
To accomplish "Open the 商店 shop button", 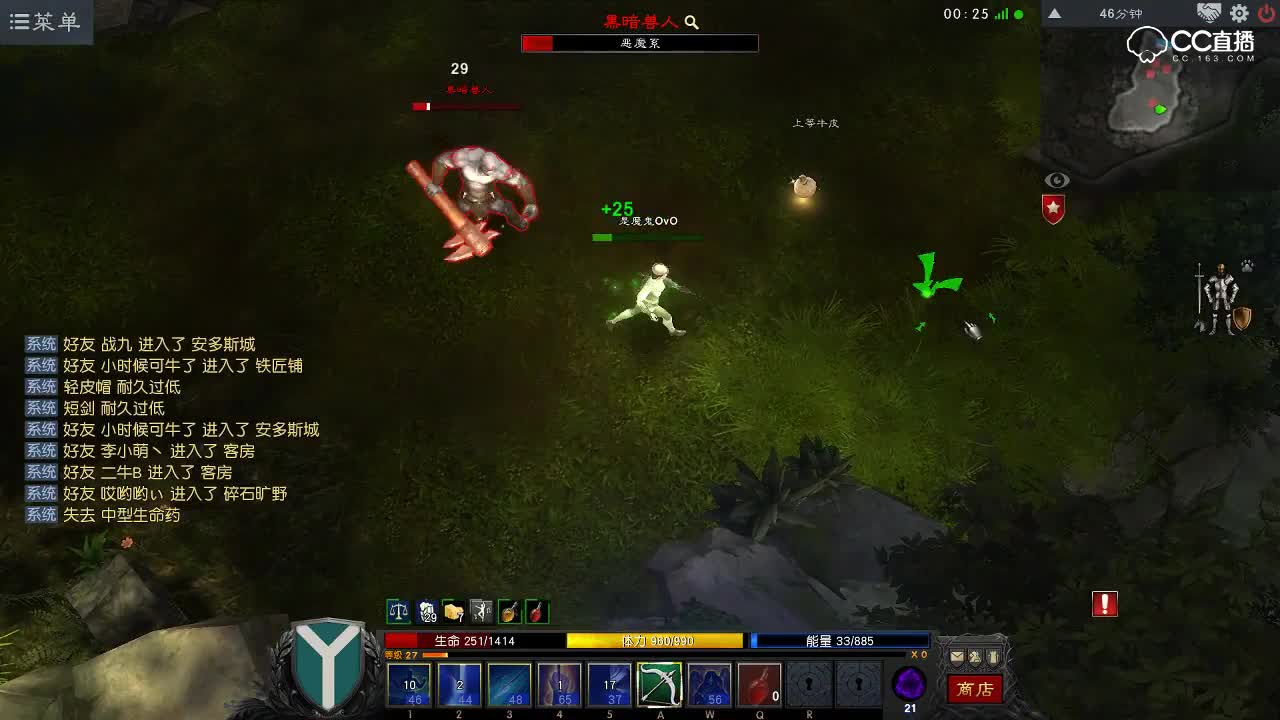I will (x=975, y=690).
